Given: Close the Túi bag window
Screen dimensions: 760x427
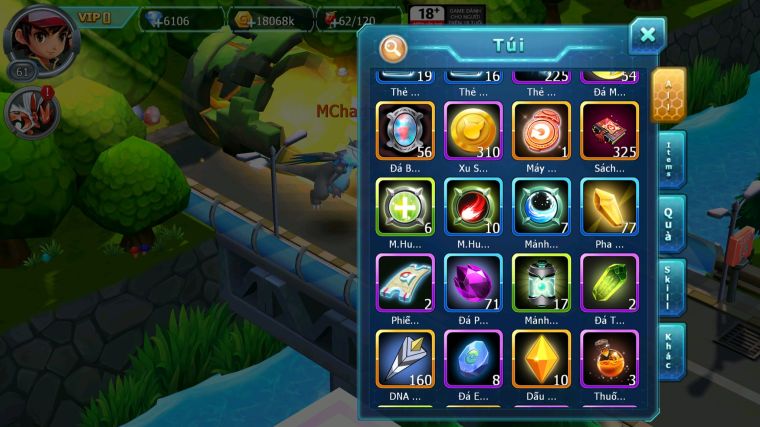Looking at the screenshot, I should click(x=647, y=36).
